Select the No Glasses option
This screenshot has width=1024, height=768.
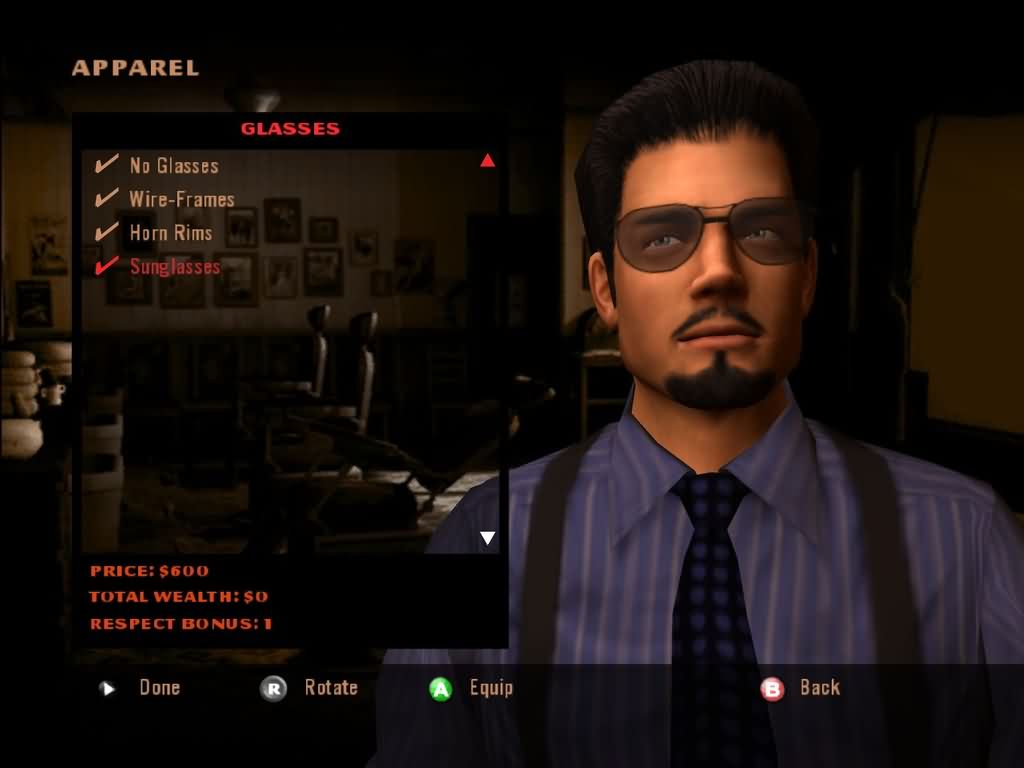(173, 166)
